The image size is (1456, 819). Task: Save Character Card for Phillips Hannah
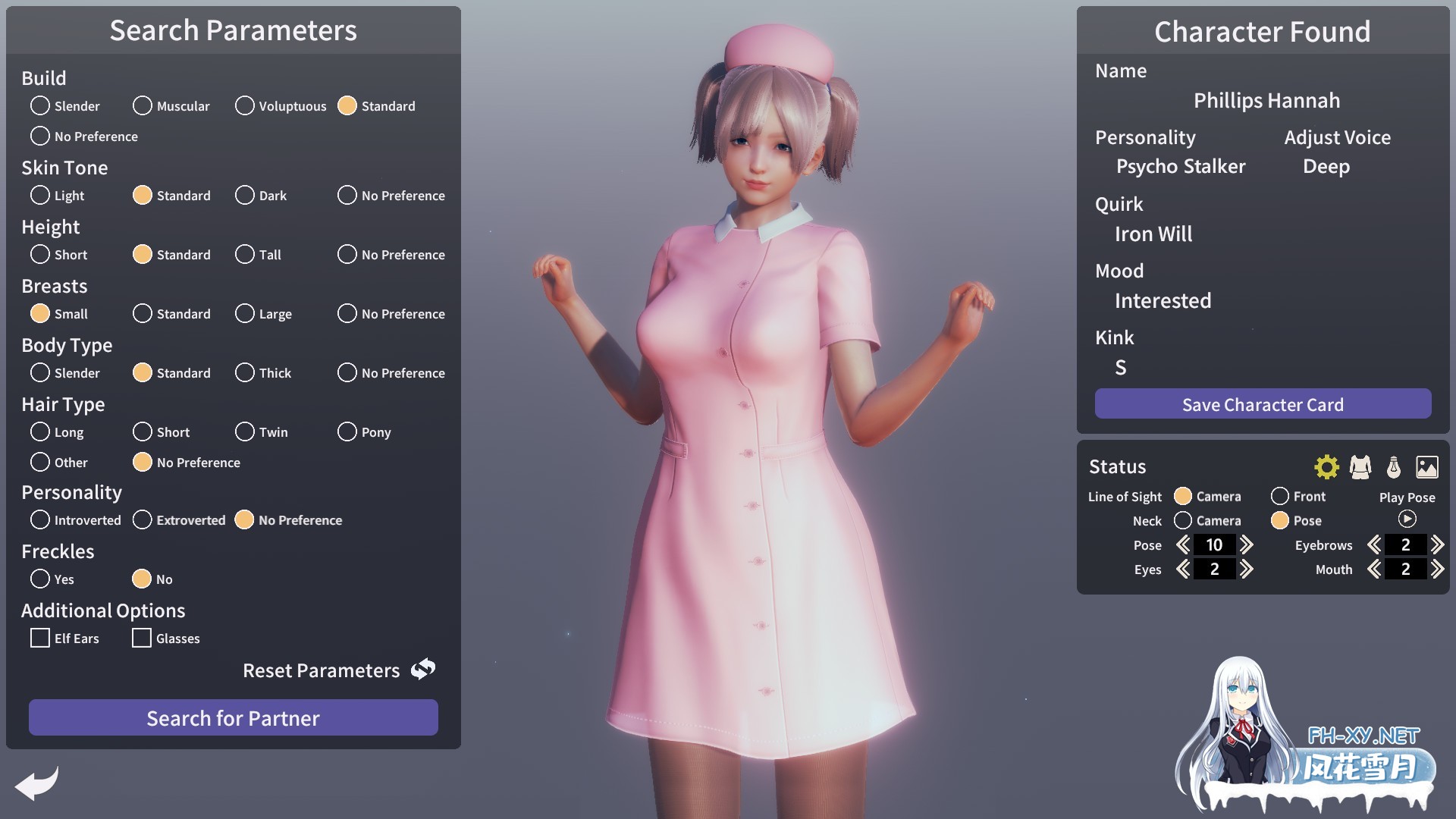[x=1262, y=404]
